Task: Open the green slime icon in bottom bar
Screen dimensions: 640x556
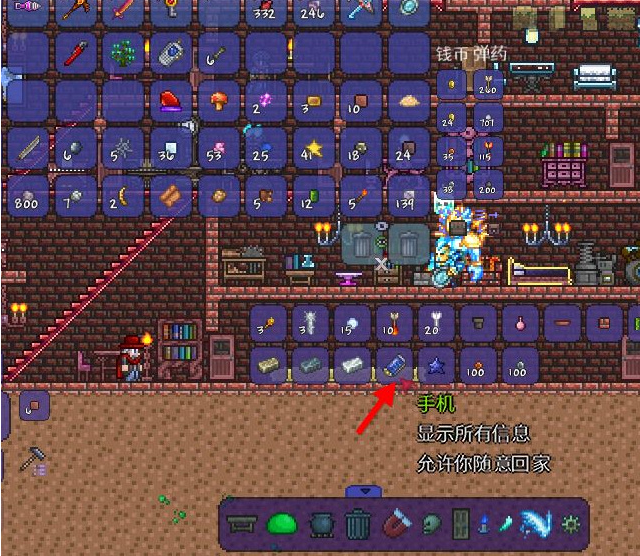Action: 282,523
